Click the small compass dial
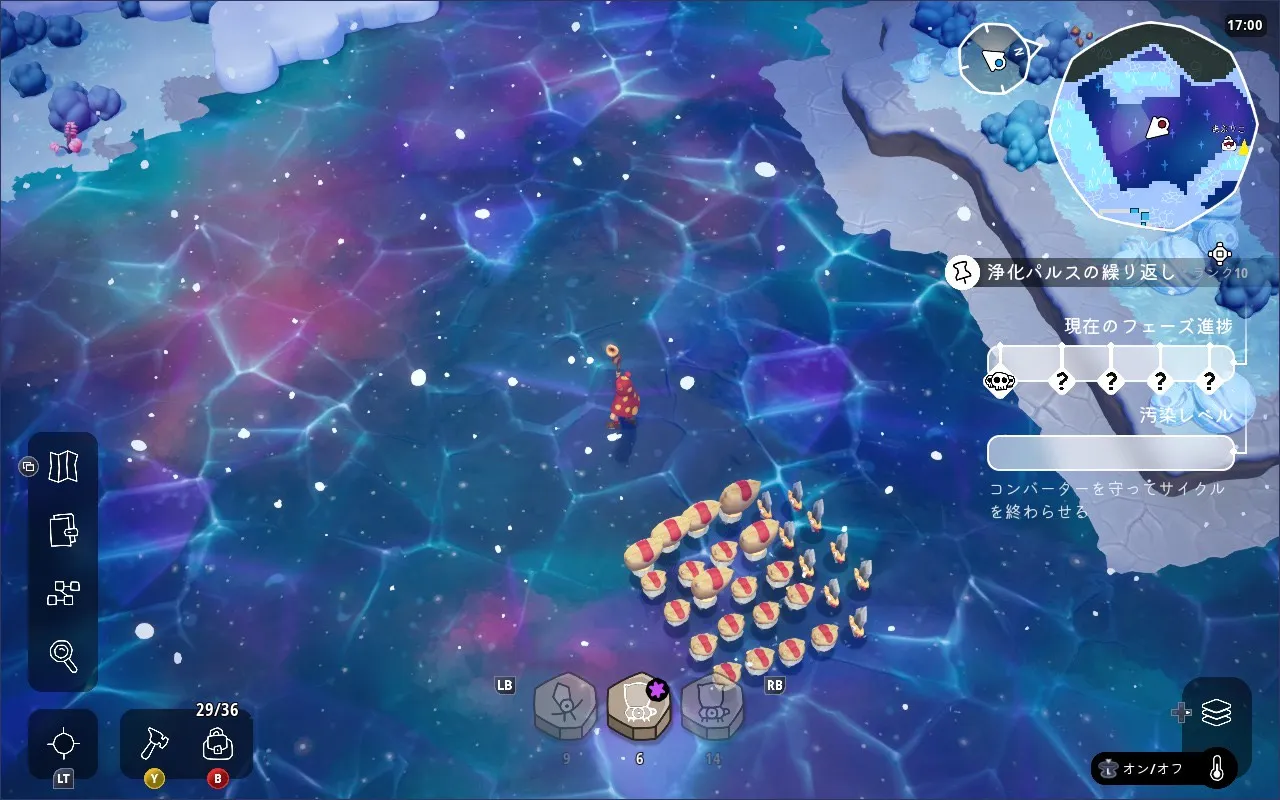 [x=994, y=59]
